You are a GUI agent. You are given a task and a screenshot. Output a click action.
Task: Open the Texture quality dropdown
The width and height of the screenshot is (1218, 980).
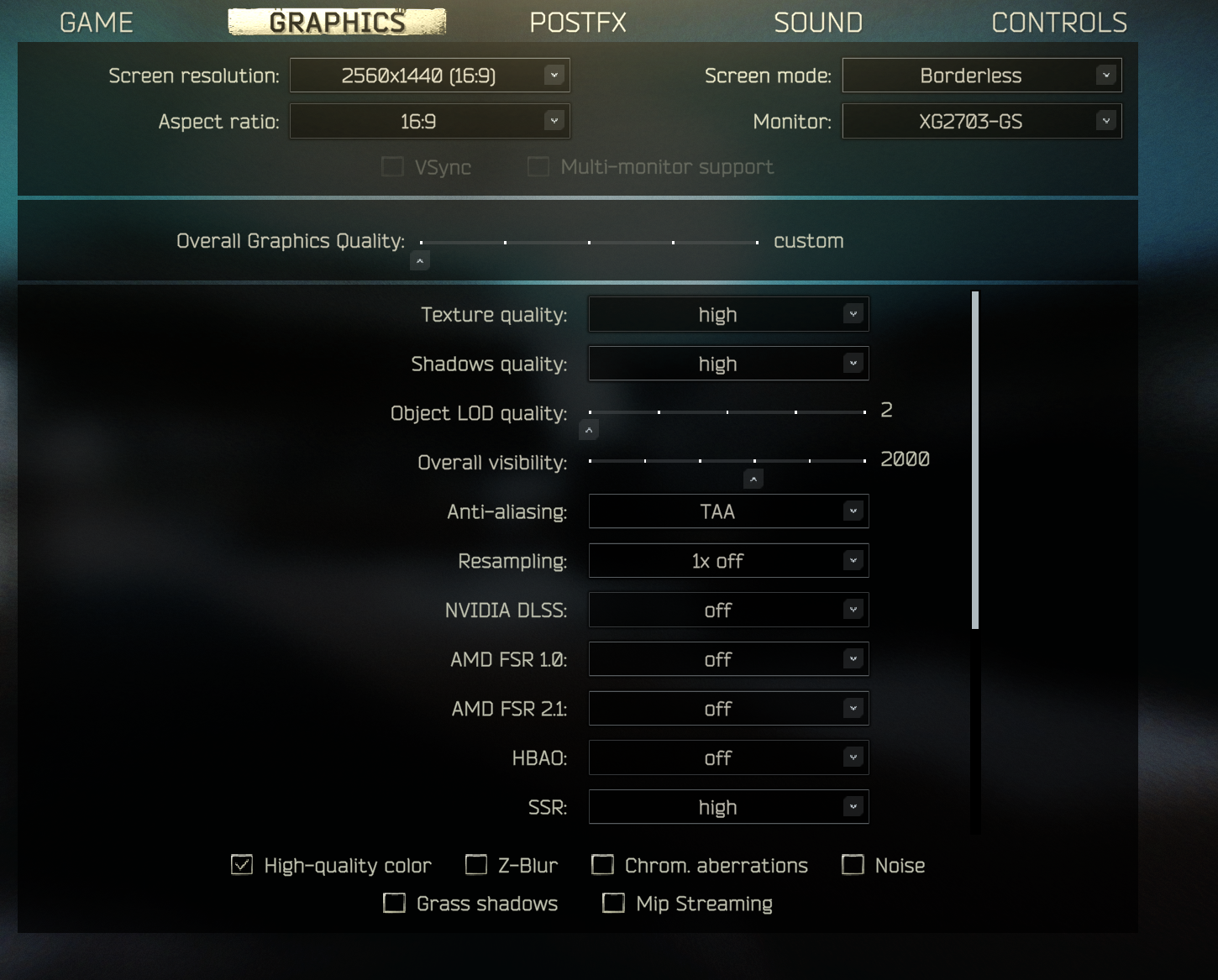727,314
